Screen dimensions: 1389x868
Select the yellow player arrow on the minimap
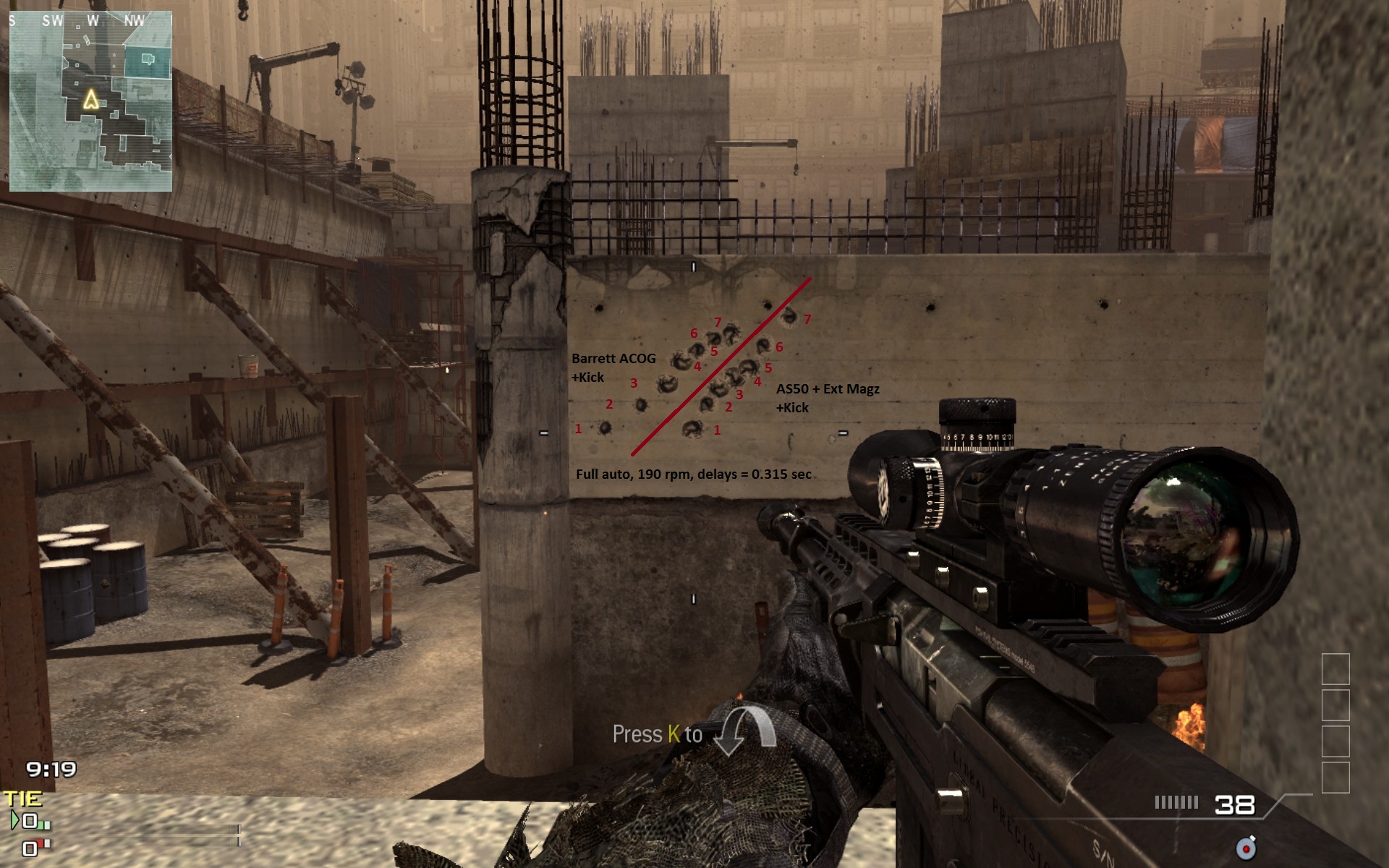(91, 99)
